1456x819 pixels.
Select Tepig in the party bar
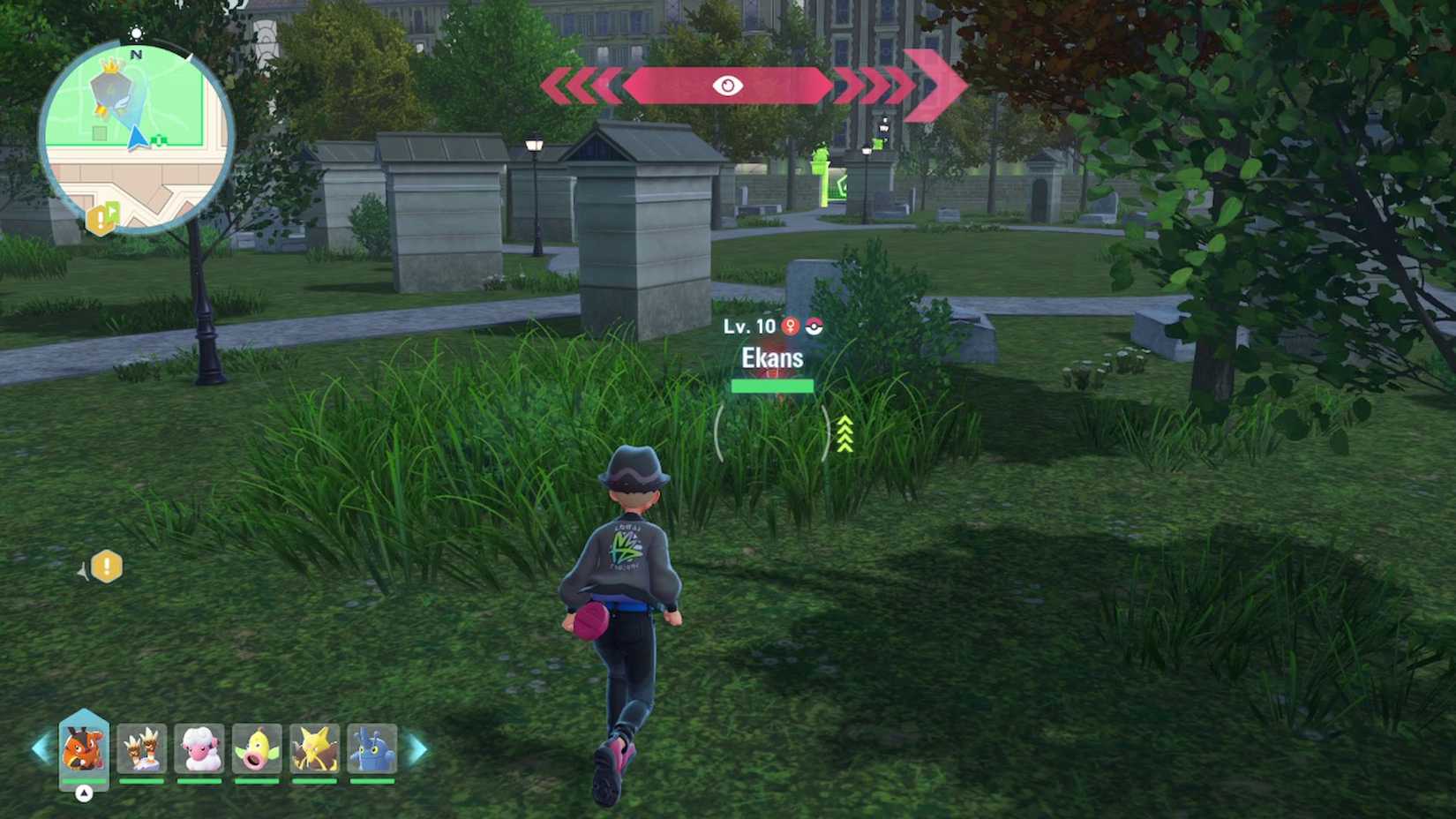[84, 746]
